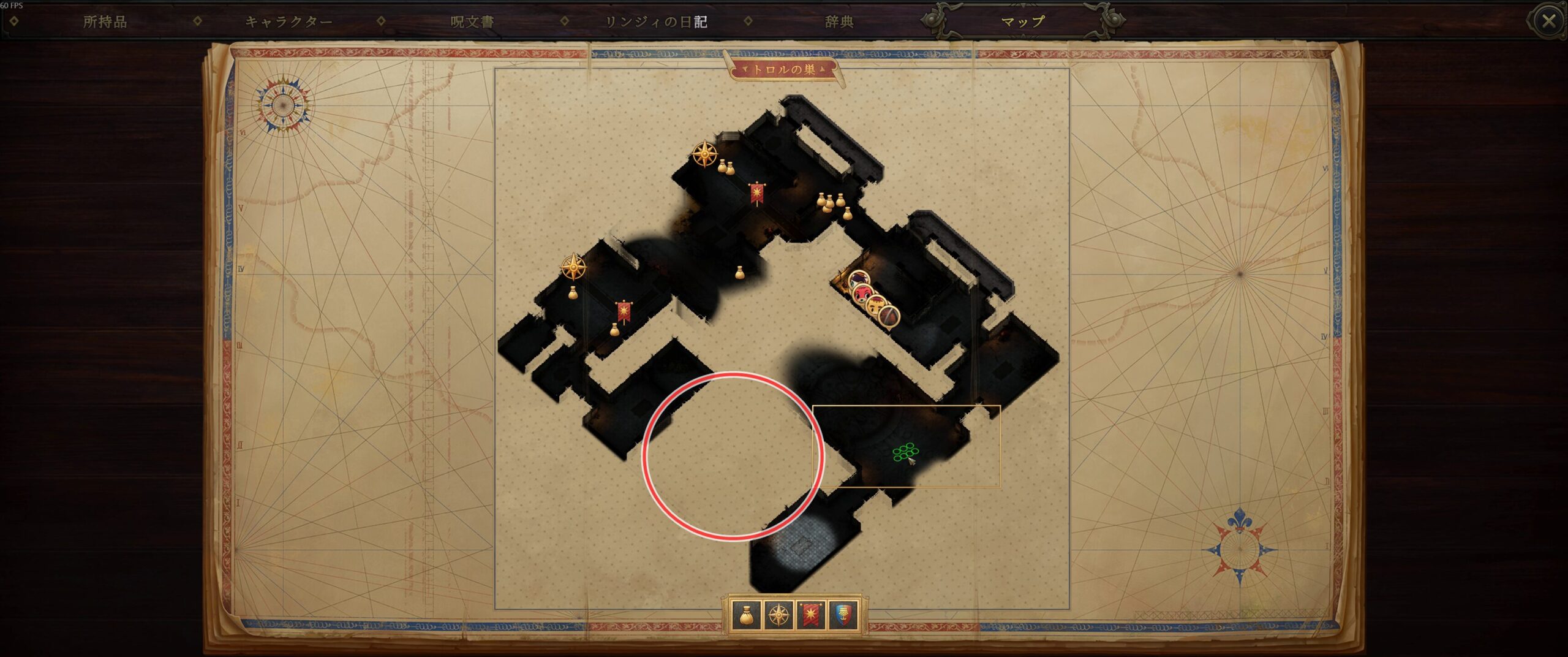Switch to the キャラクター character tab

coord(288,22)
